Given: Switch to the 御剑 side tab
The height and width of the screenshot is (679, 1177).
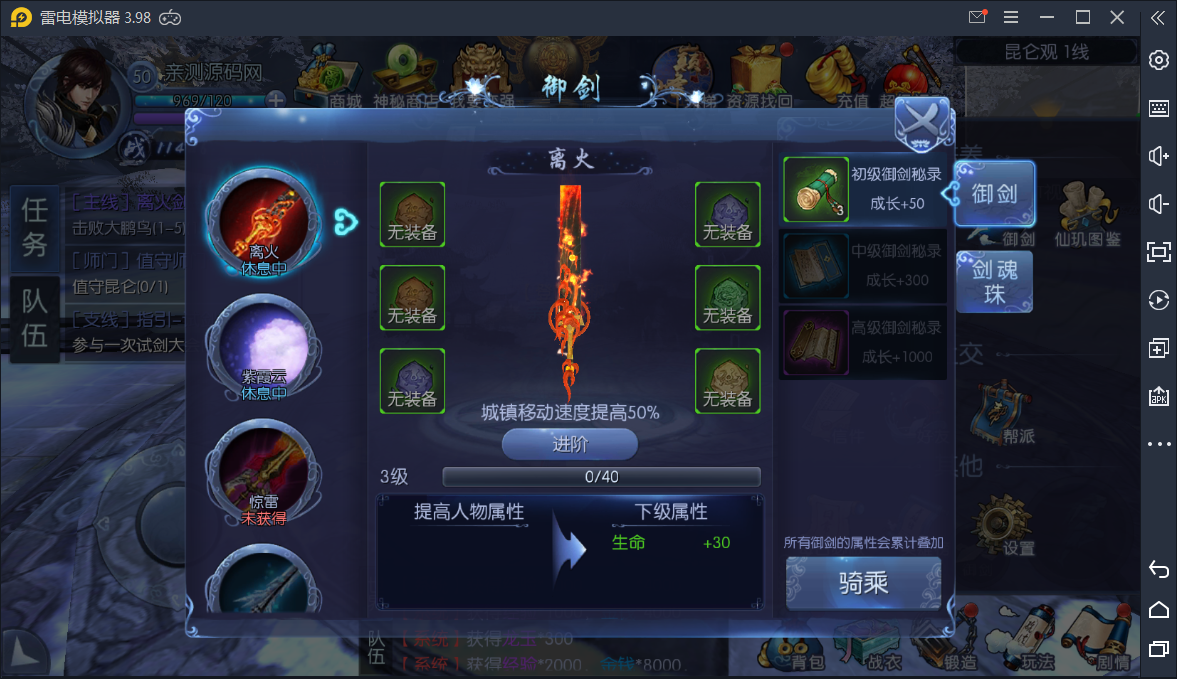Looking at the screenshot, I should [x=994, y=194].
